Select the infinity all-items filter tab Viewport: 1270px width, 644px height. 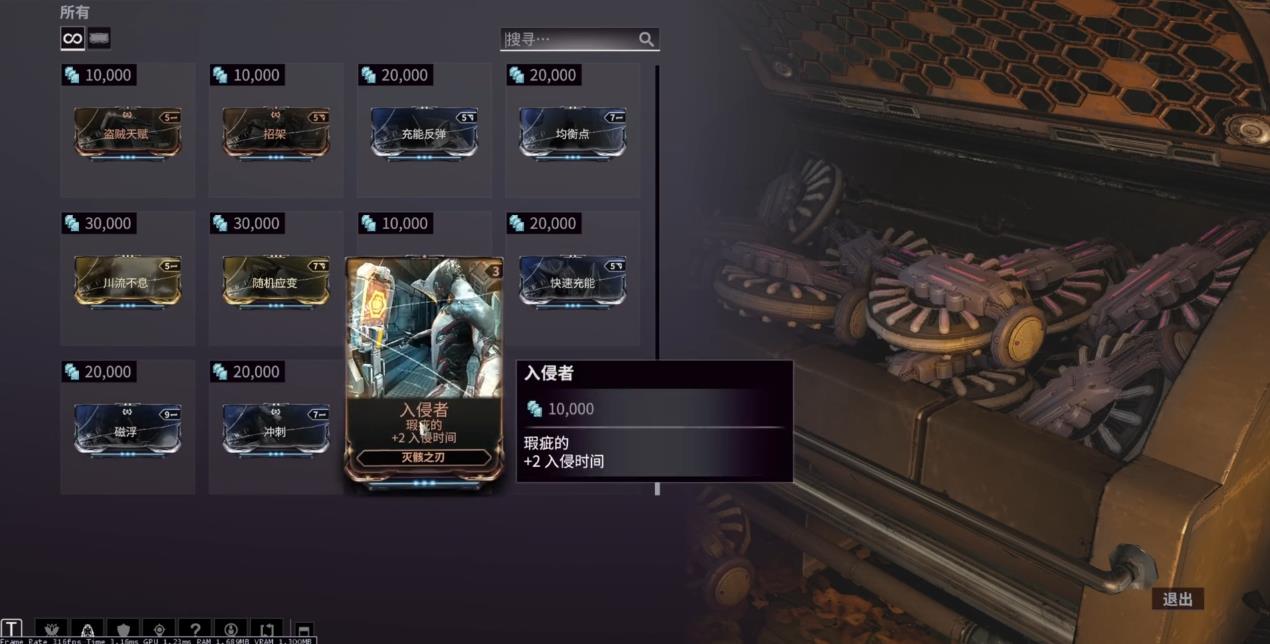point(72,38)
